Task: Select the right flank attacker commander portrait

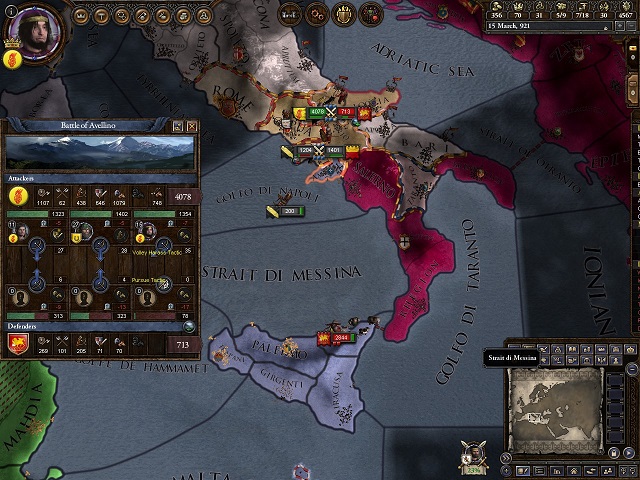Action: click(x=148, y=231)
